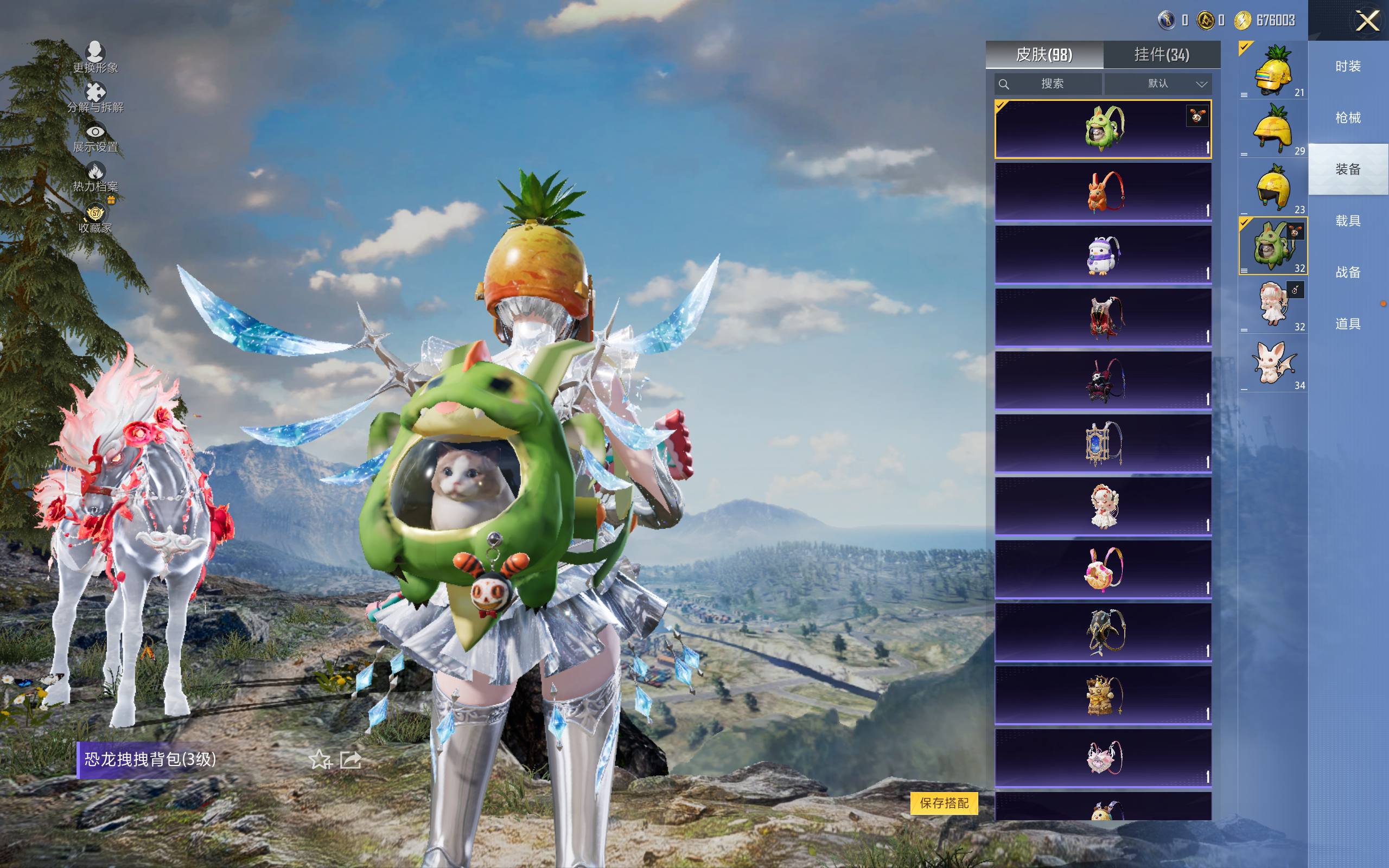The width and height of the screenshot is (1389, 868).
Task: Open 分解与拆解 dismantle menu
Action: (x=95, y=98)
